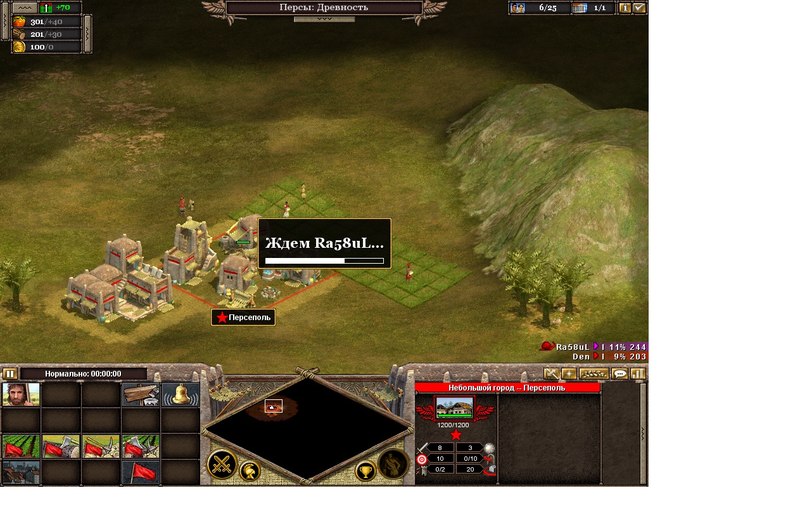Click the golden helmet button near minimap
The height and width of the screenshot is (528, 807).
tap(248, 472)
